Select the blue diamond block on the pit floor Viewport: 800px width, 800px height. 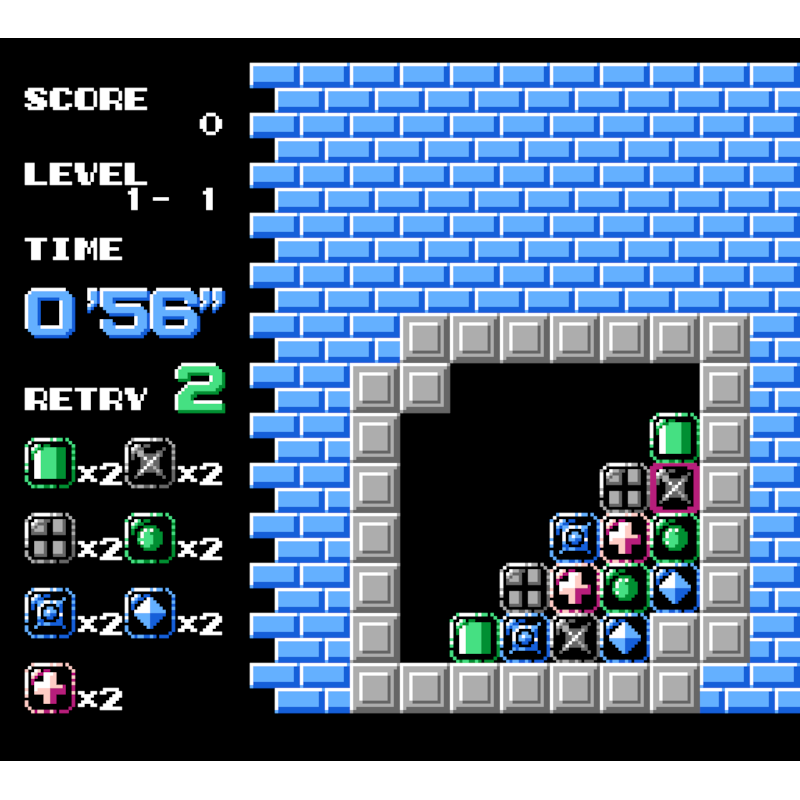coord(625,638)
